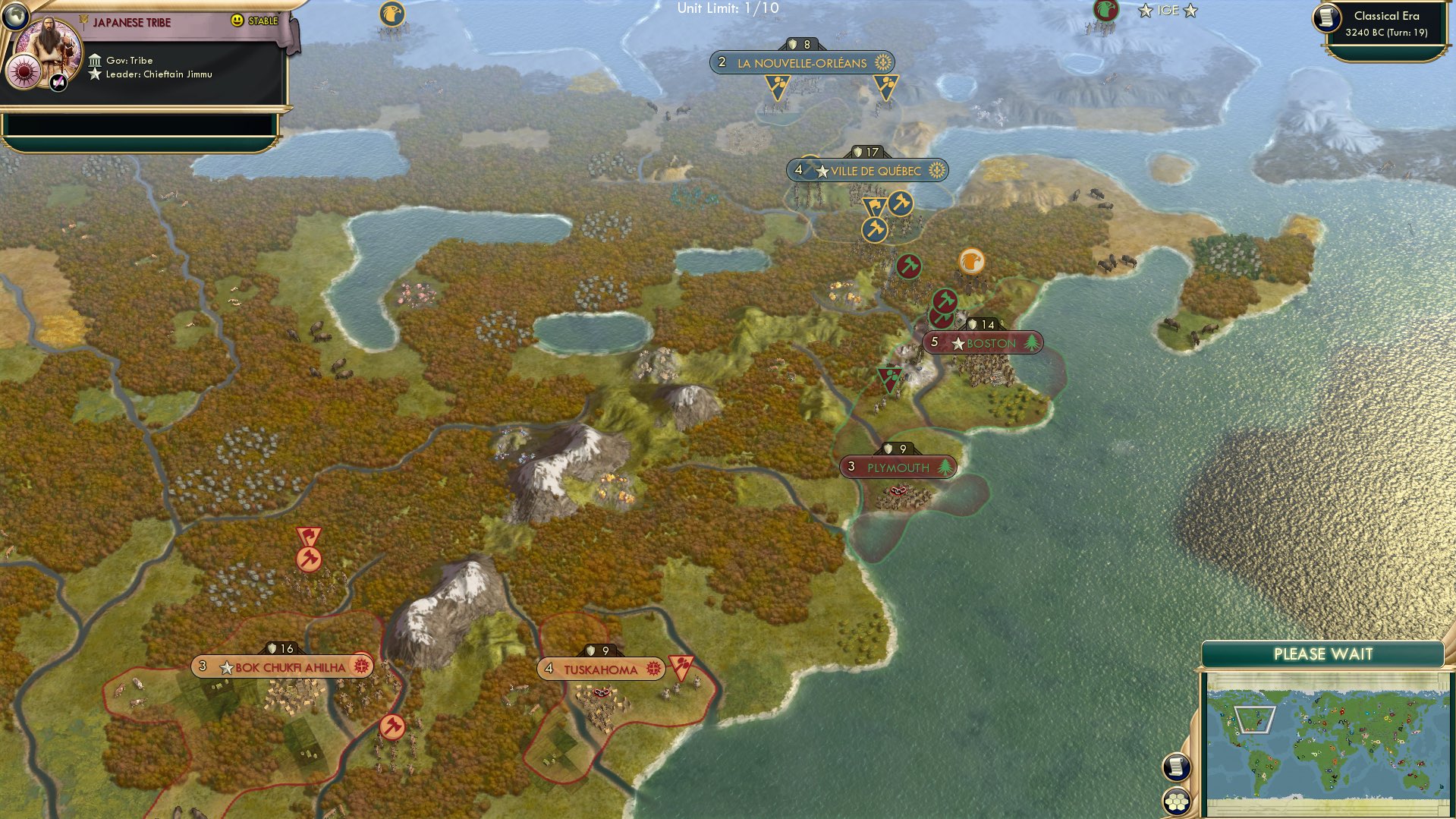Toggle the hex strategic view icon
The image size is (1456, 819).
(x=1175, y=801)
